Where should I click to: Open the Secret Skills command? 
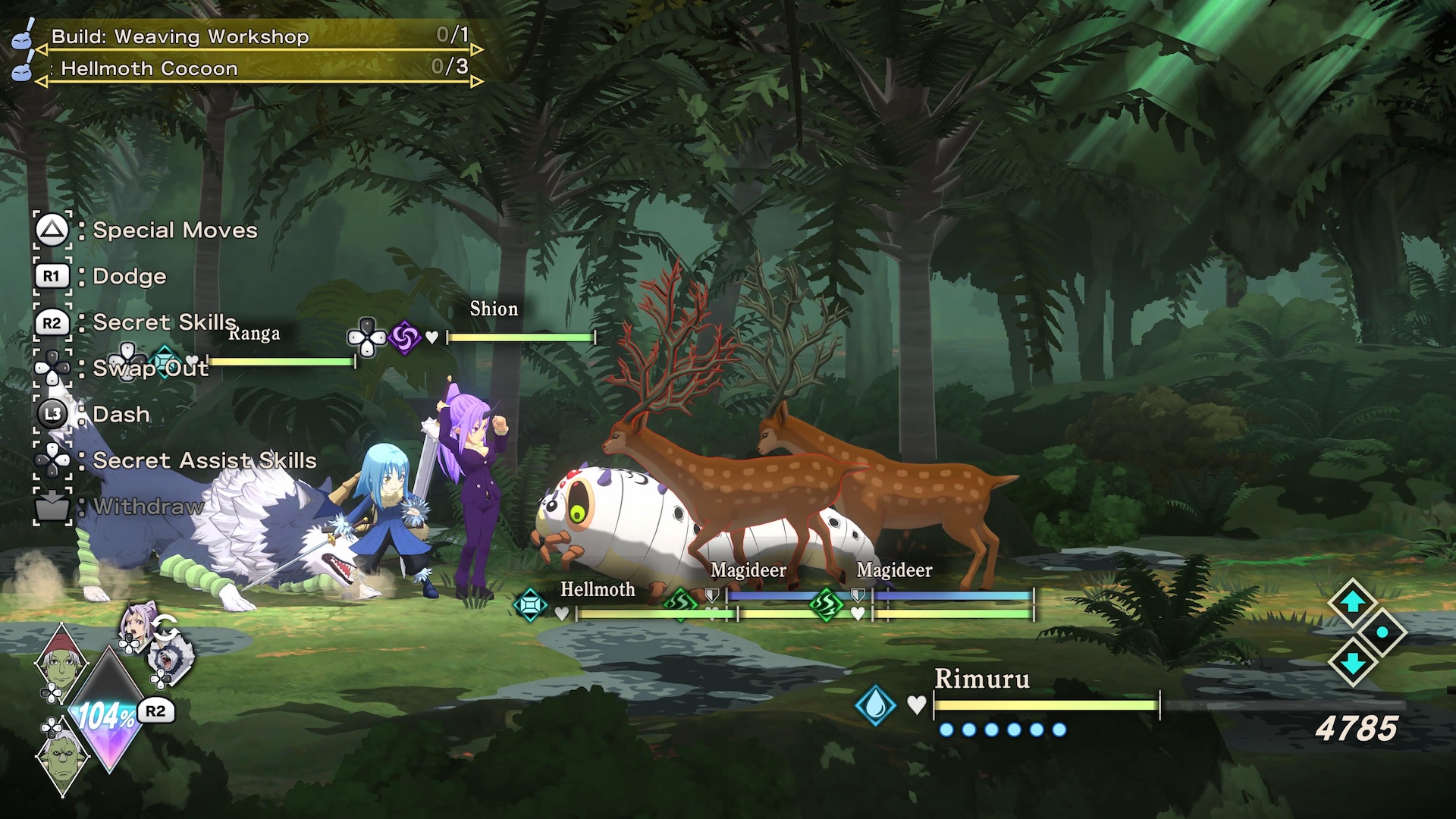(164, 322)
